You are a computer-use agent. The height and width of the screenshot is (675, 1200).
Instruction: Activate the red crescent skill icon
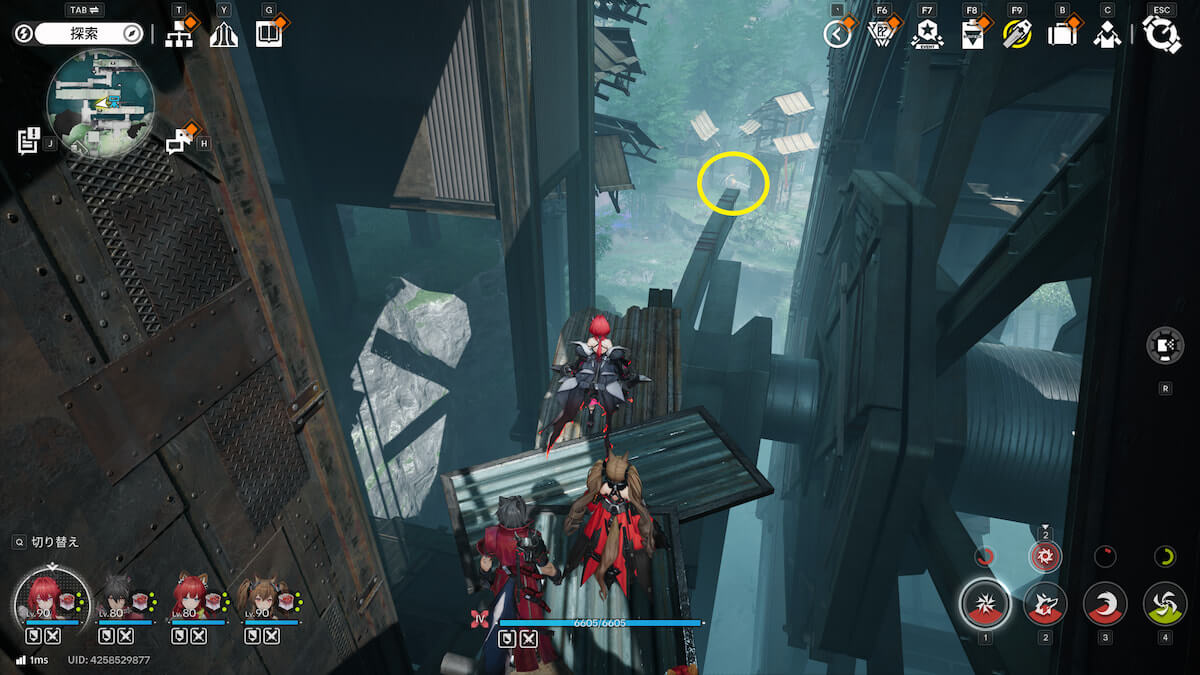coord(1104,604)
